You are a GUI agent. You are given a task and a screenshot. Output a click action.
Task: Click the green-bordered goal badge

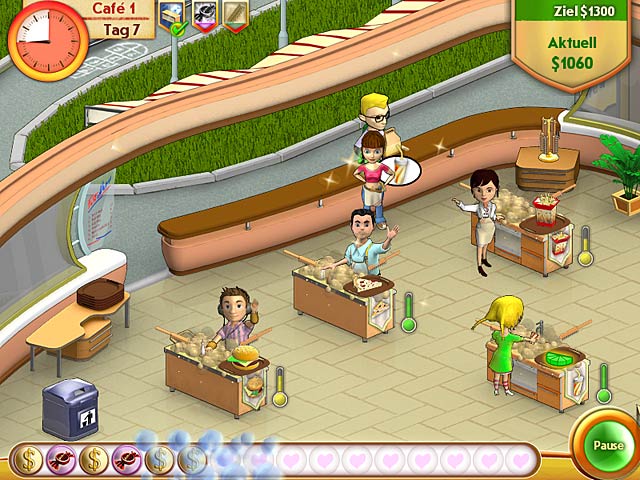[x=234, y=13]
